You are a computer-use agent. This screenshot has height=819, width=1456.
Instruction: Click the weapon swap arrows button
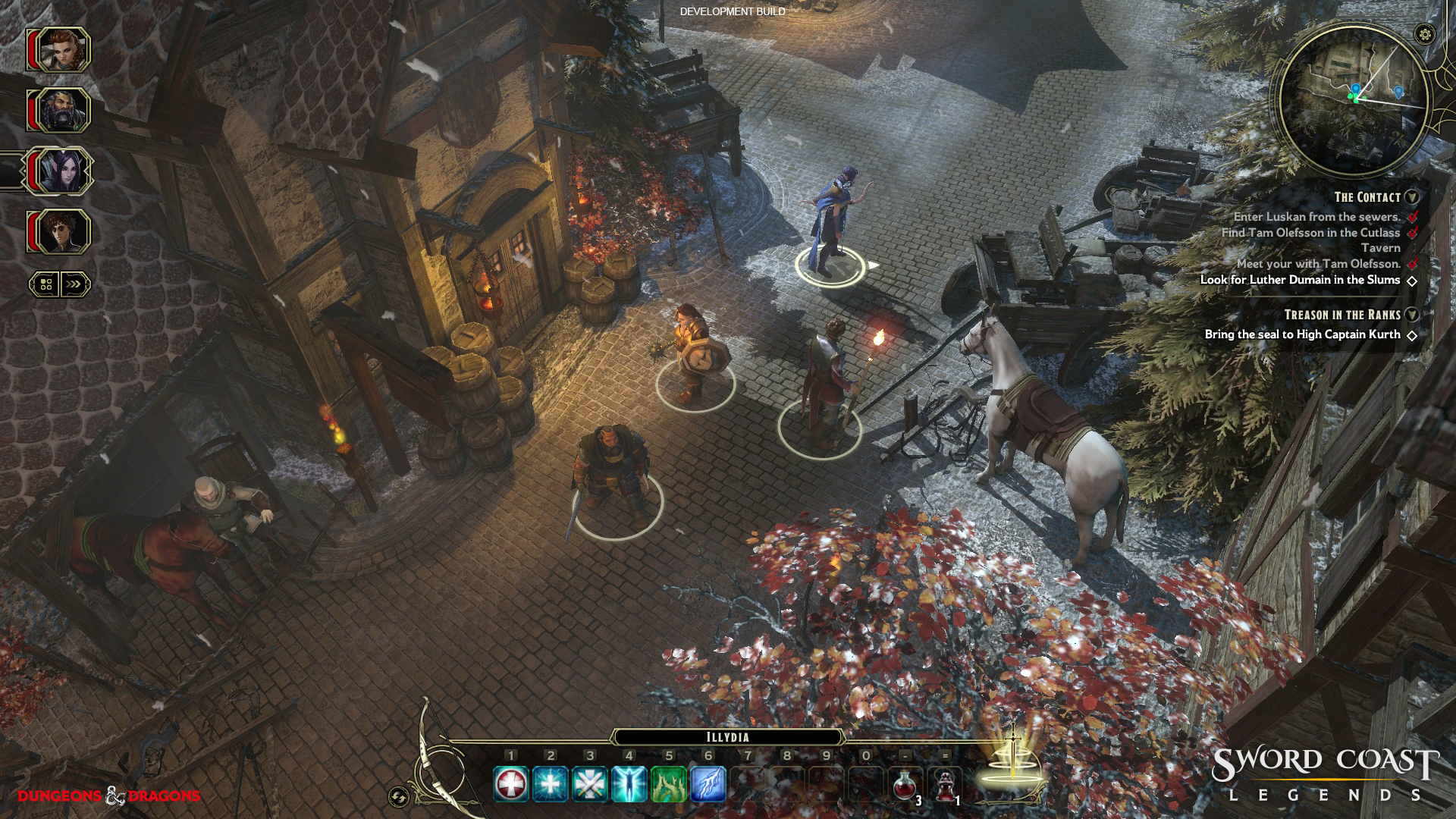[398, 796]
